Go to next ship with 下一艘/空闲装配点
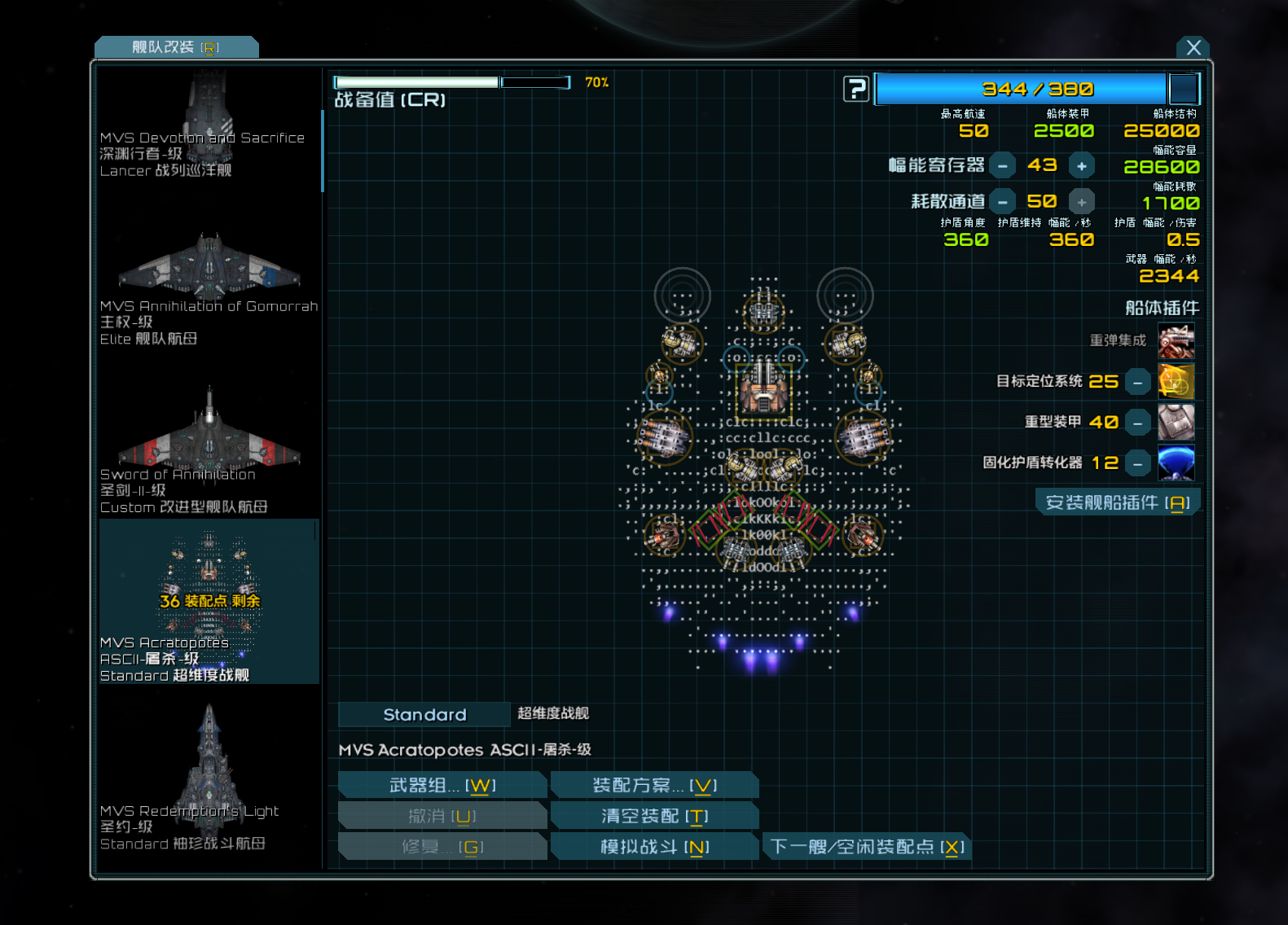1288x925 pixels. click(867, 847)
